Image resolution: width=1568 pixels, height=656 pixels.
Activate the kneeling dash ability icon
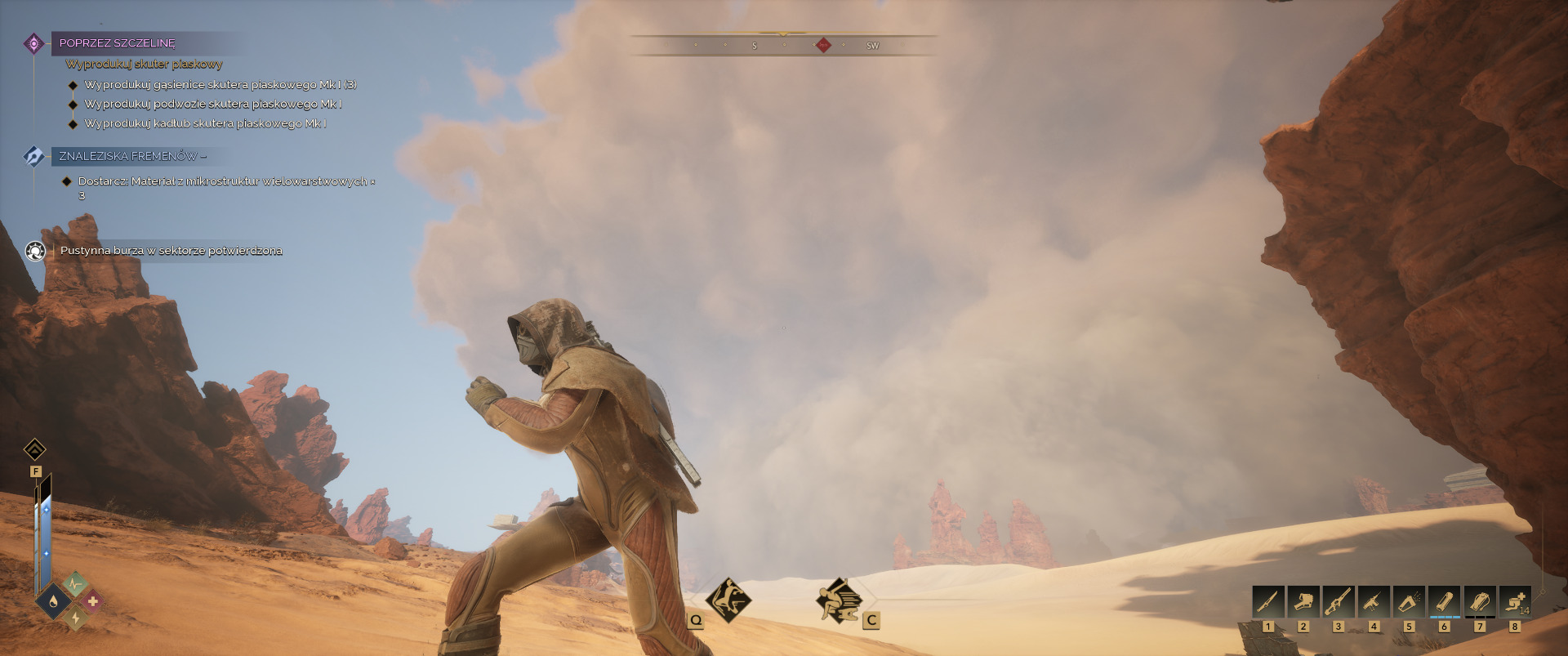[728, 600]
